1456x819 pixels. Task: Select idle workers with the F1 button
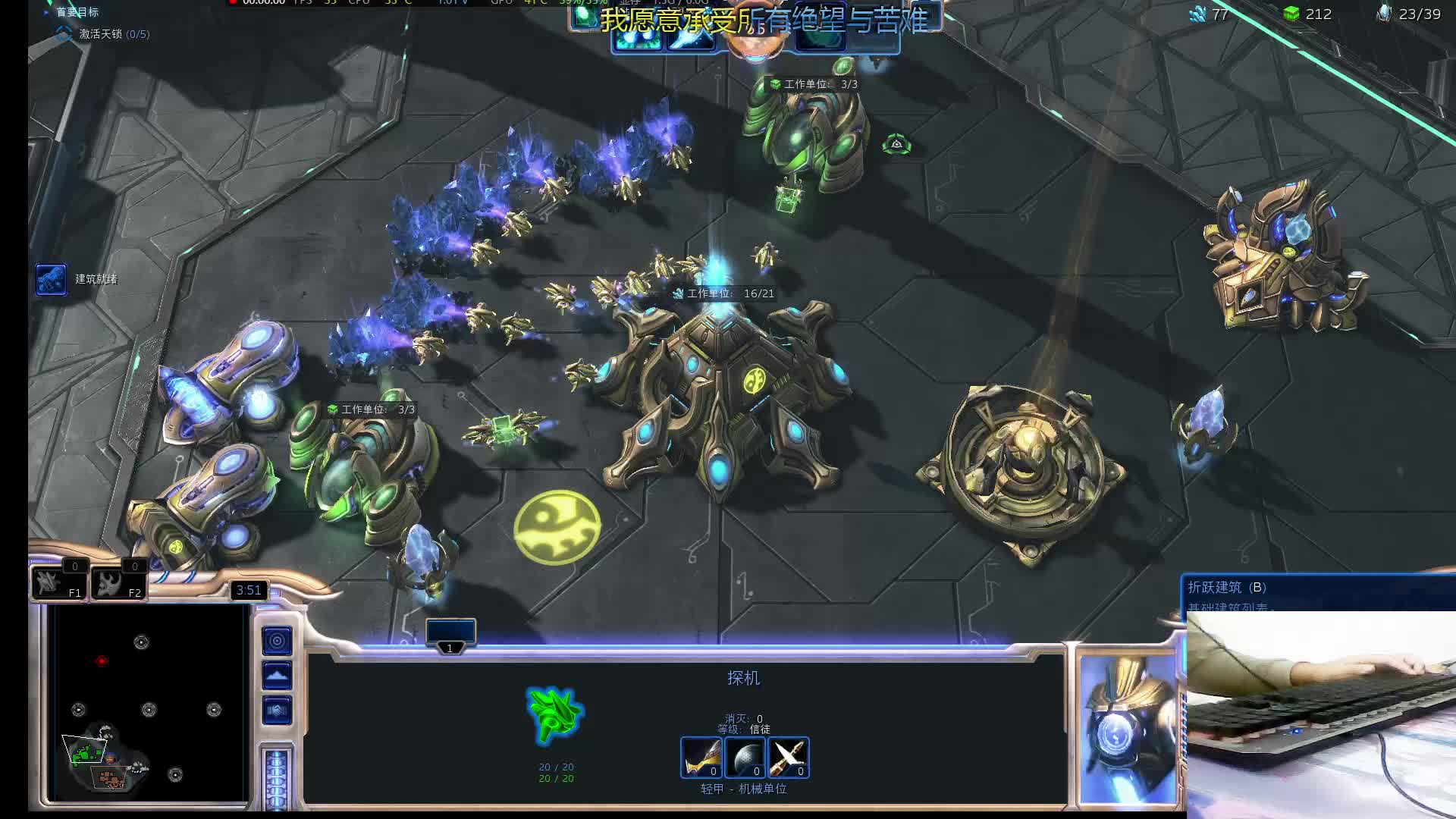coord(58,582)
